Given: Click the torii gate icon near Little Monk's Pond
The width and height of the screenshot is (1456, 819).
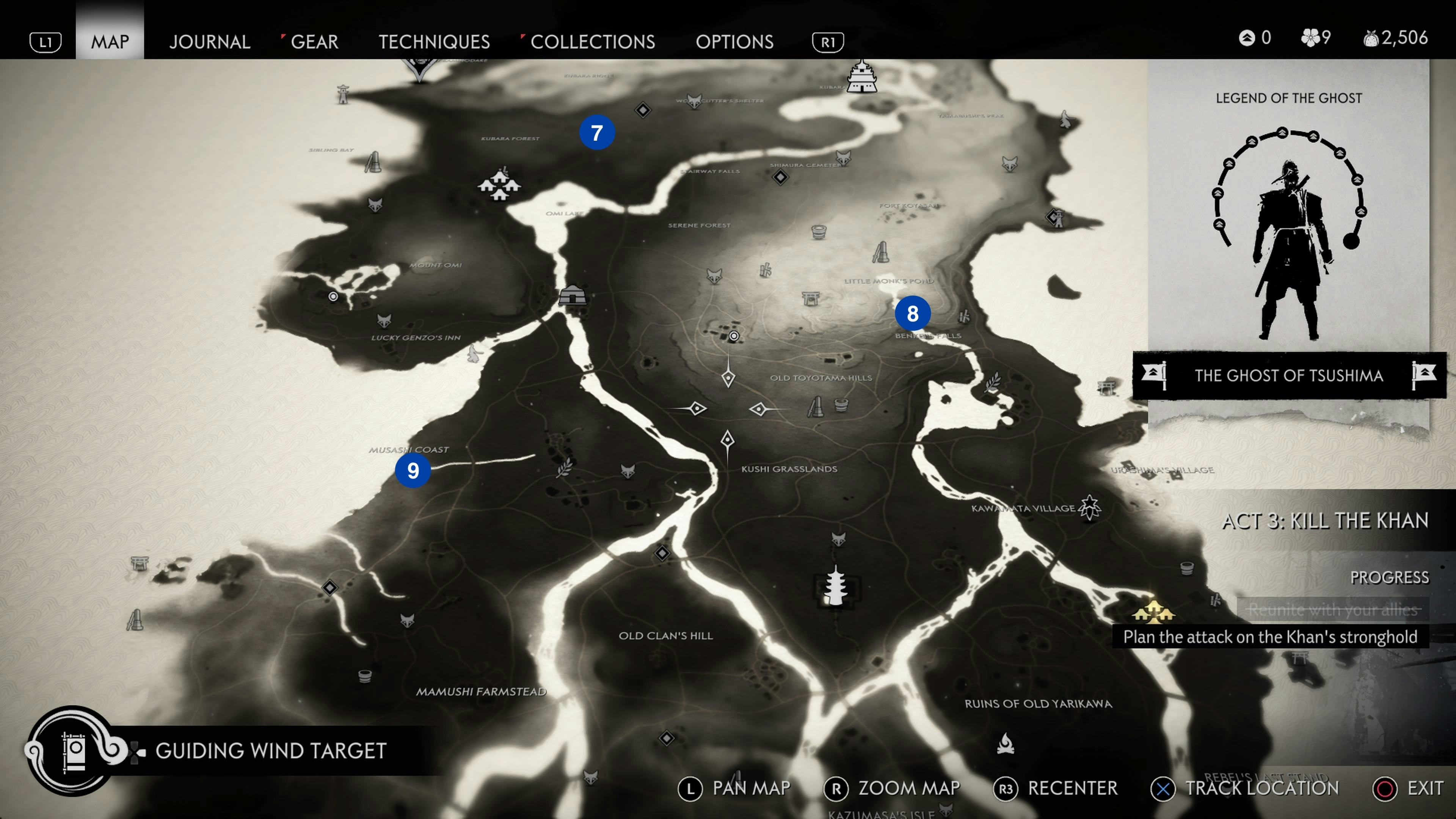Looking at the screenshot, I should pos(811,298).
